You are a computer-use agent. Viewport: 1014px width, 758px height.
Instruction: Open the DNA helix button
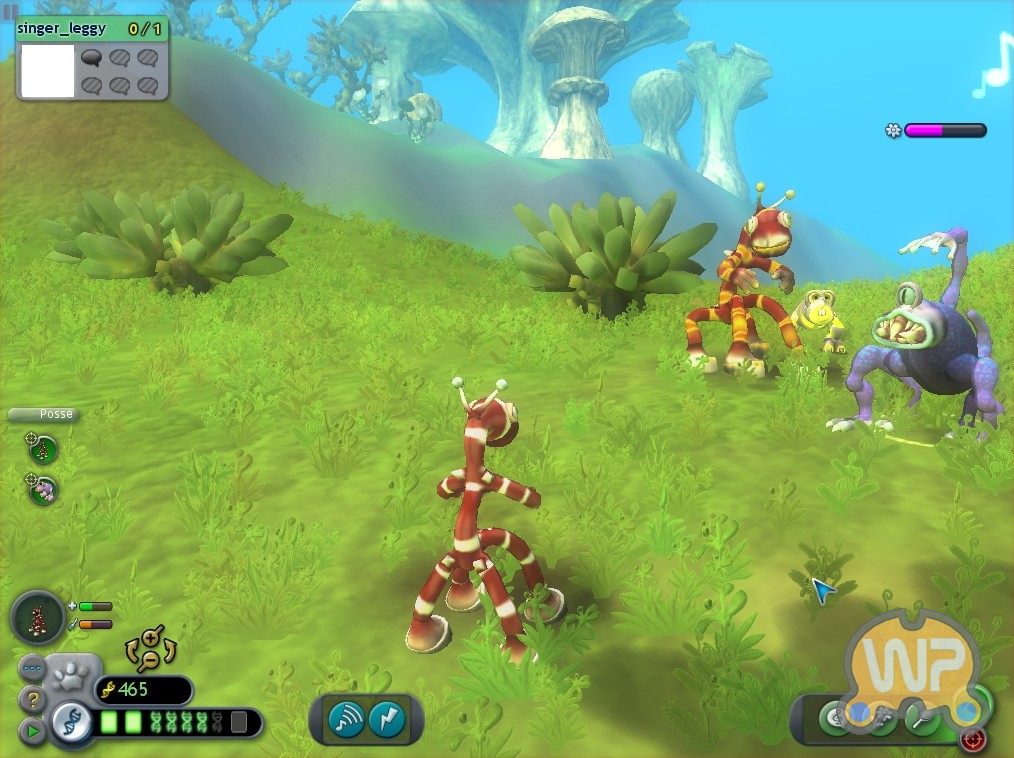[x=72, y=720]
